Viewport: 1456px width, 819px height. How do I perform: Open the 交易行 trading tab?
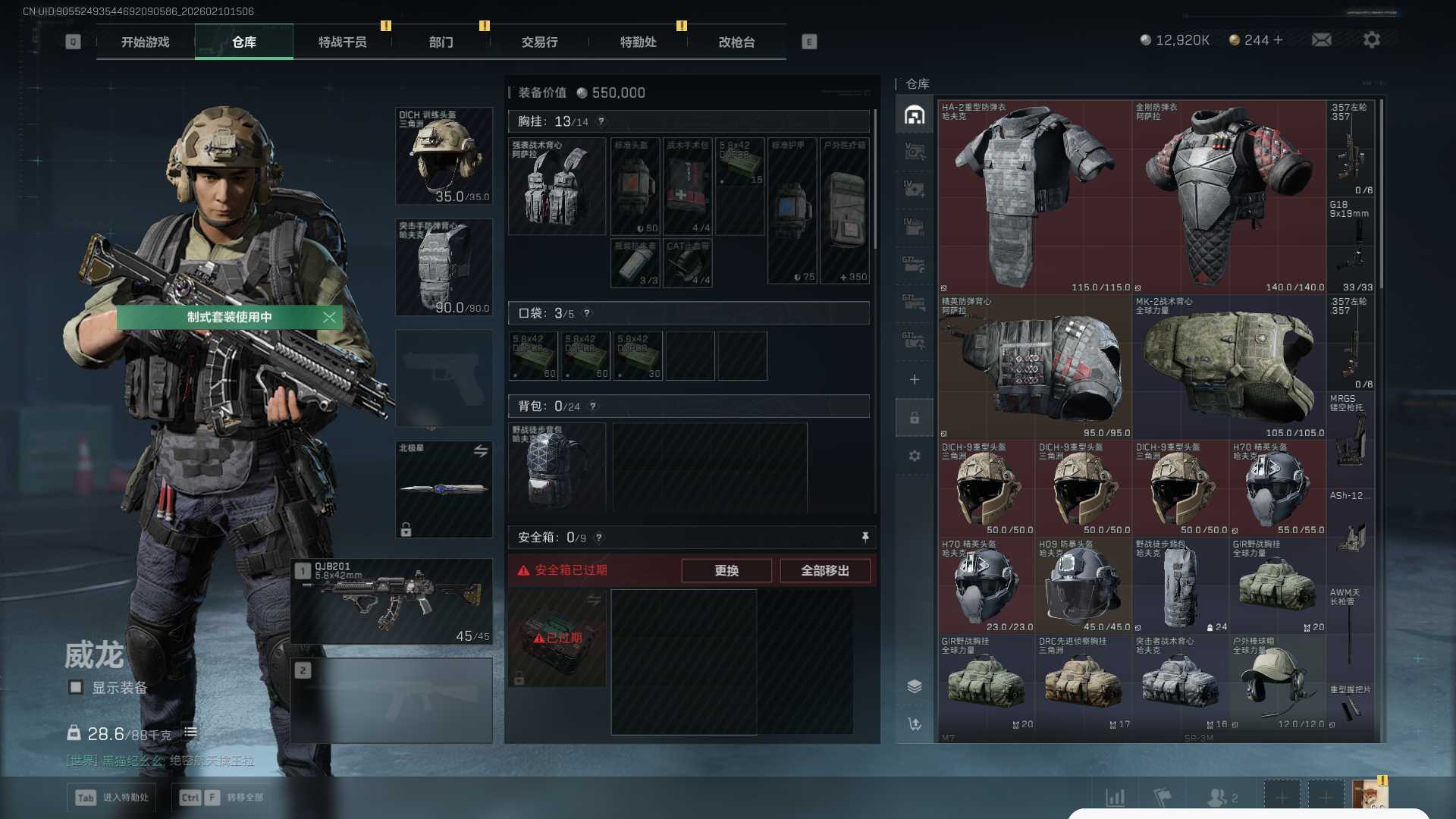pos(539,42)
